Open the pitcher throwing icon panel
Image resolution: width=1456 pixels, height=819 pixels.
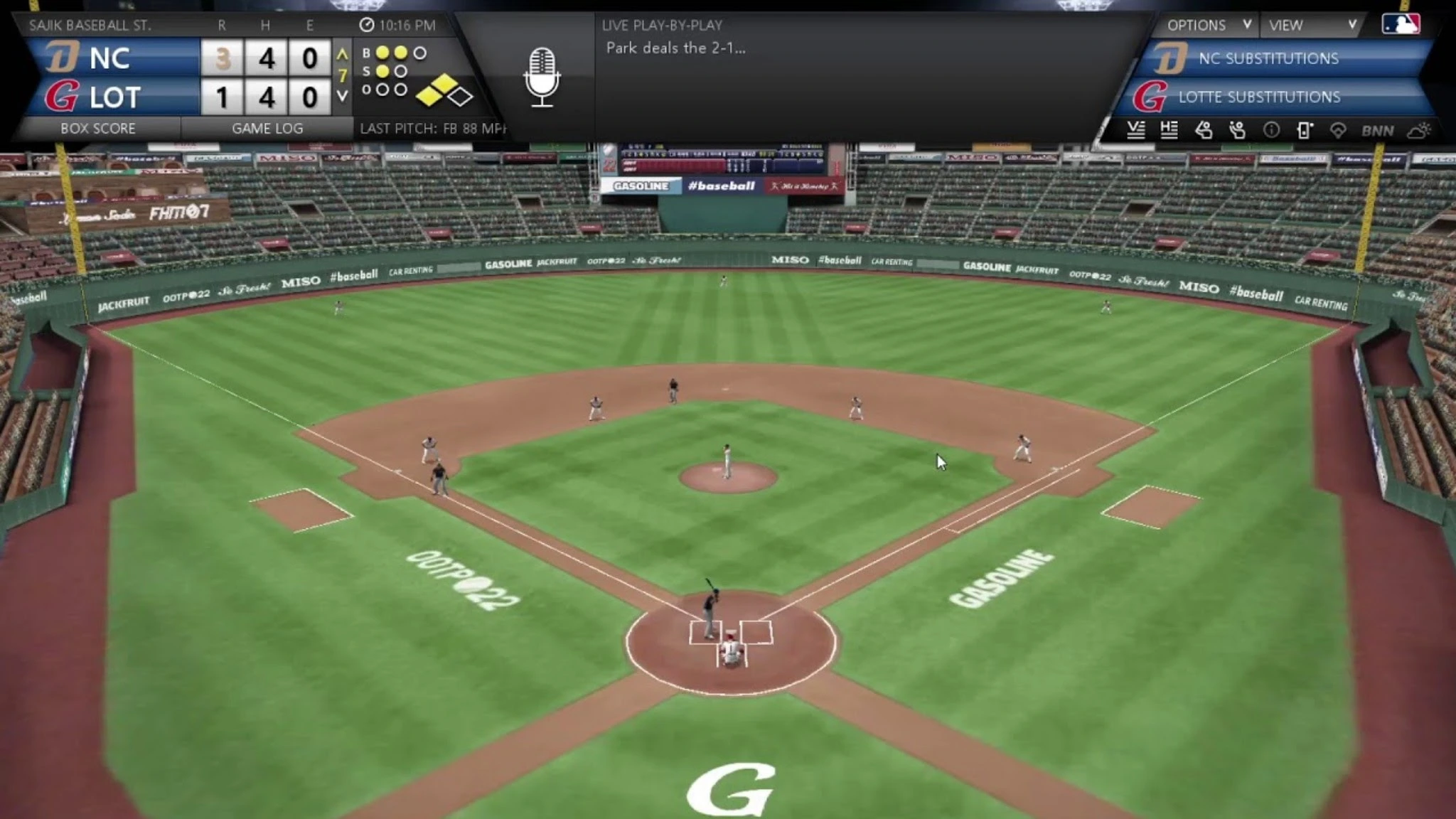1237,130
